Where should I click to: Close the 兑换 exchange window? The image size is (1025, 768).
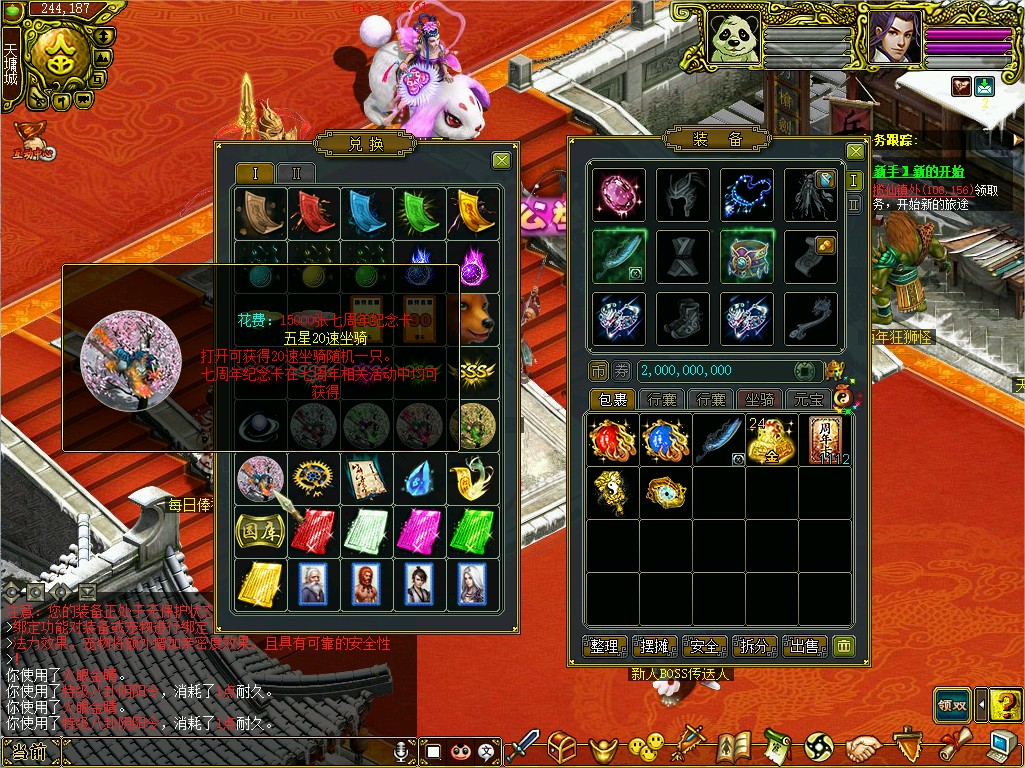501,160
